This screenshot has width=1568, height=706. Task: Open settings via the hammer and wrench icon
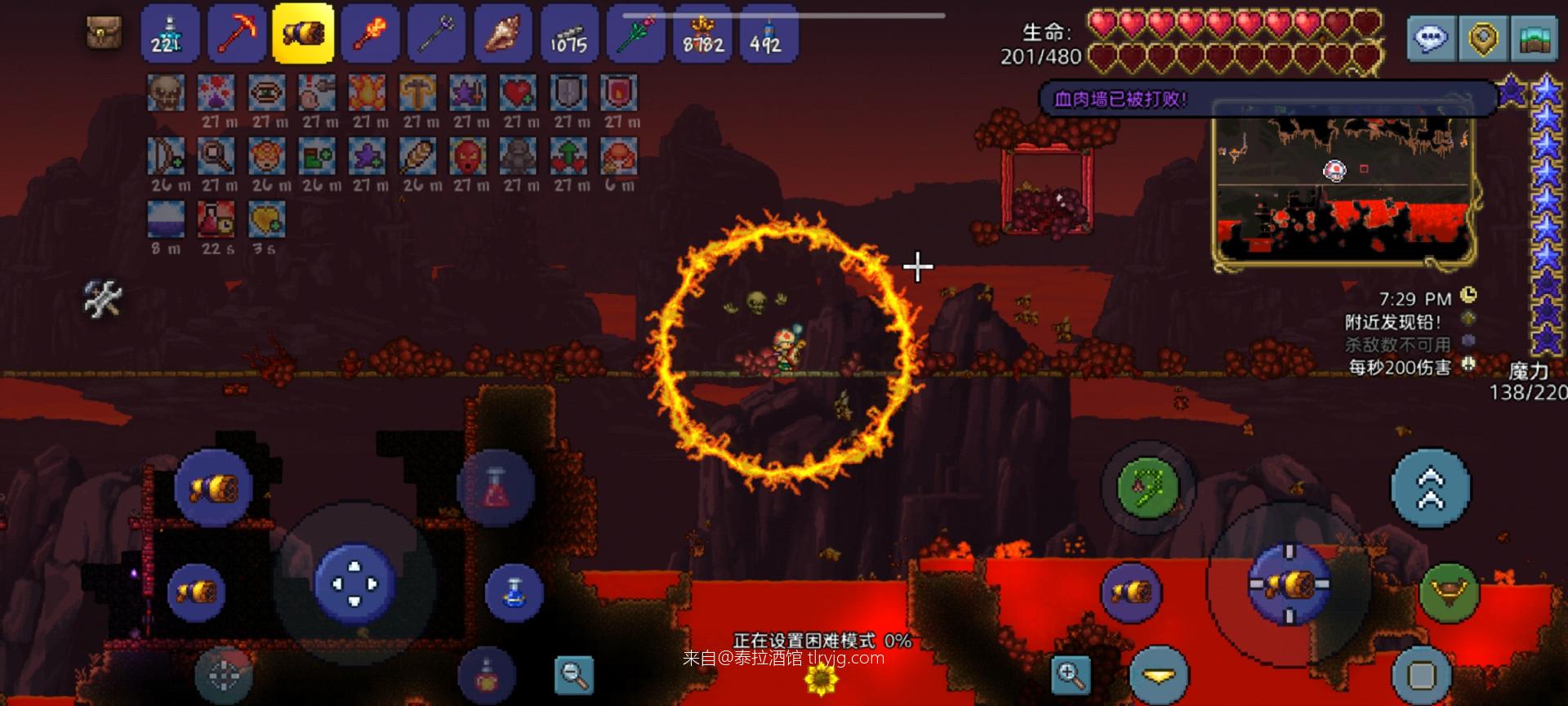click(104, 298)
